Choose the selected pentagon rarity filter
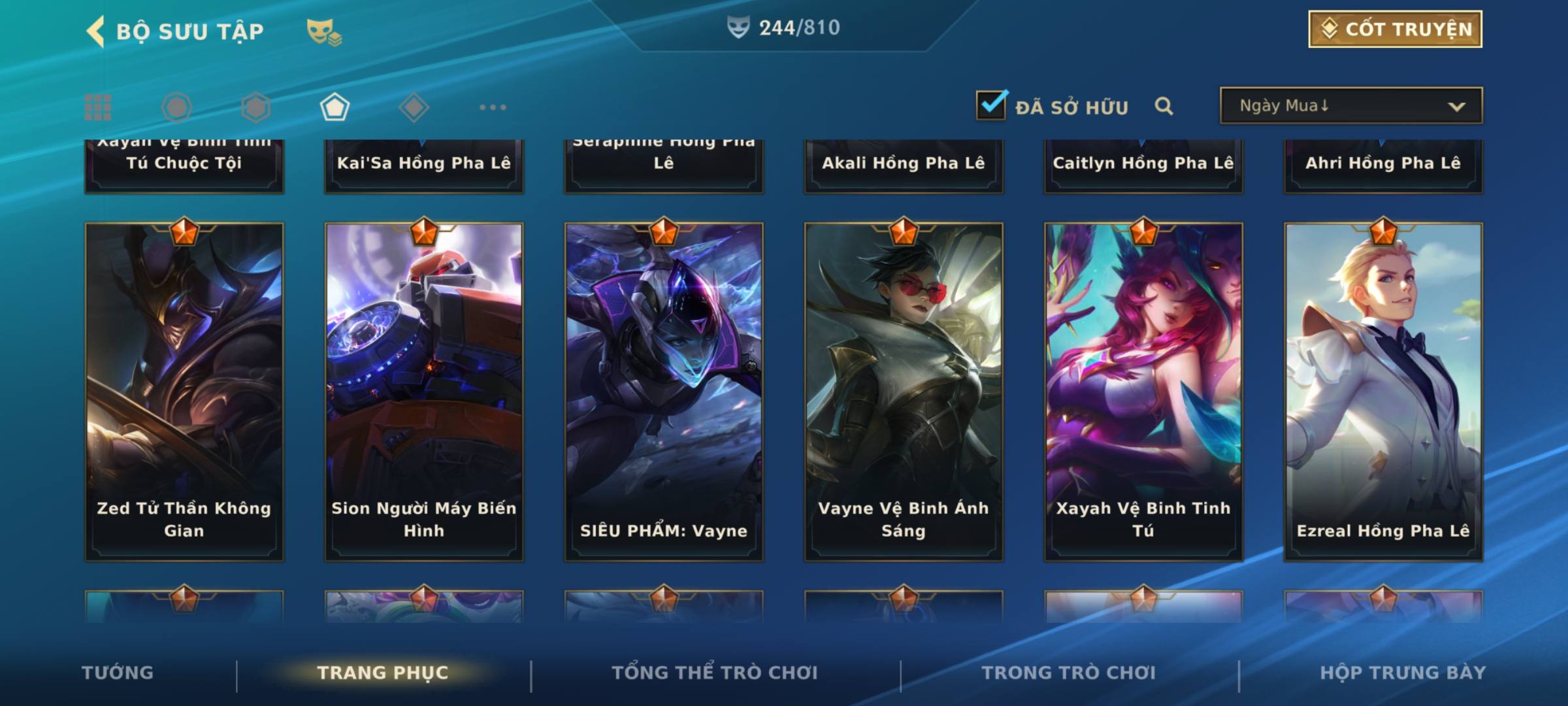This screenshot has width=1568, height=706. [335, 107]
